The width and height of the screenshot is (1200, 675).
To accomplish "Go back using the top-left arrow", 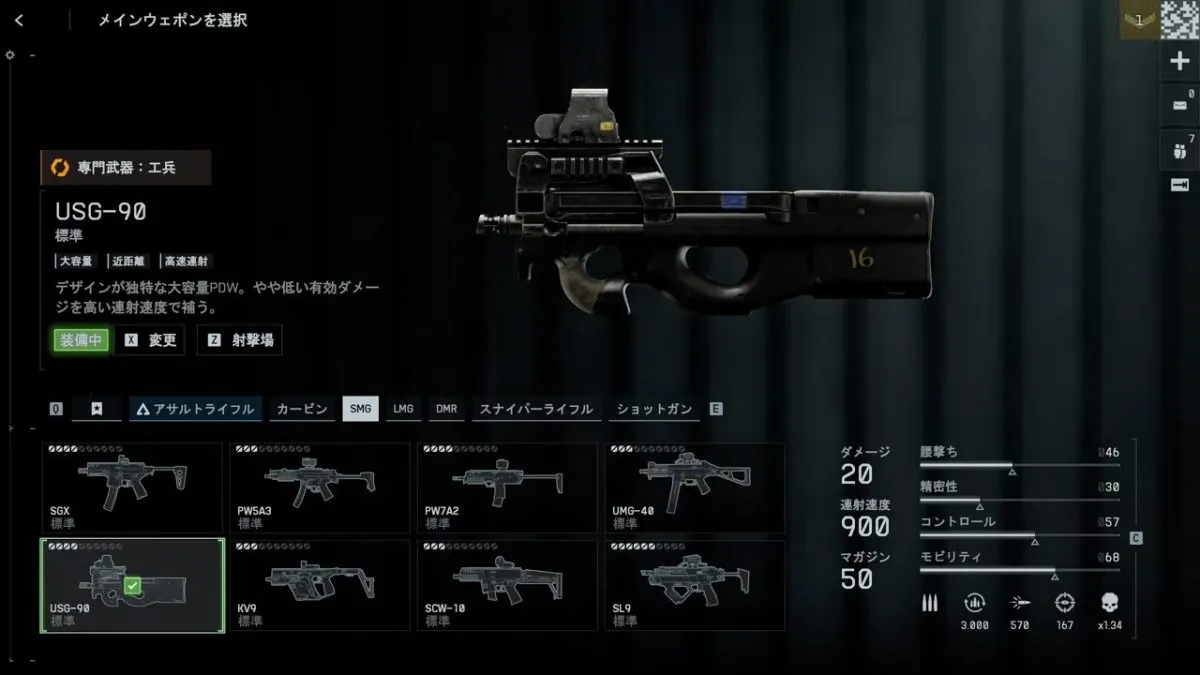I will (x=19, y=20).
